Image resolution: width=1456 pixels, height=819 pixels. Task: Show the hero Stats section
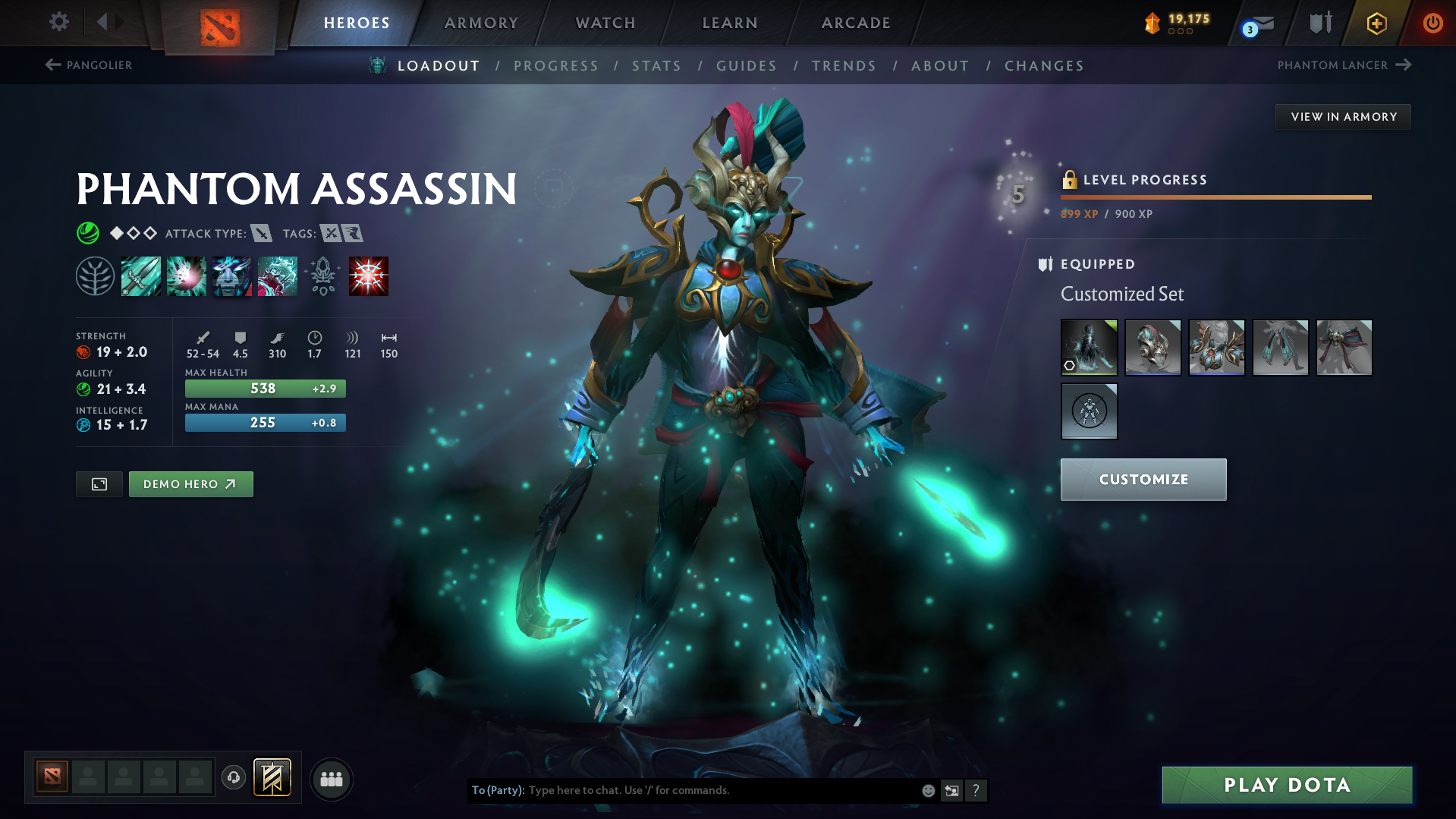tap(656, 66)
